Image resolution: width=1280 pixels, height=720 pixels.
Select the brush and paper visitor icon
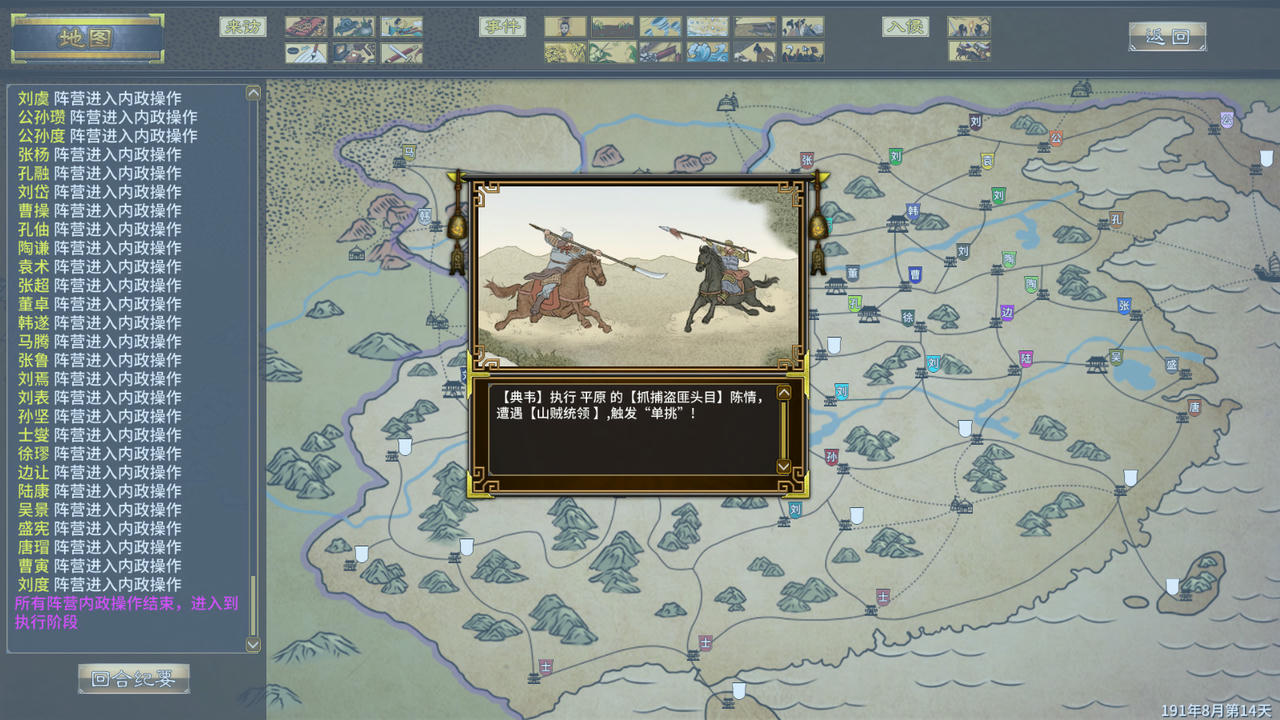pyautogui.click(x=306, y=53)
